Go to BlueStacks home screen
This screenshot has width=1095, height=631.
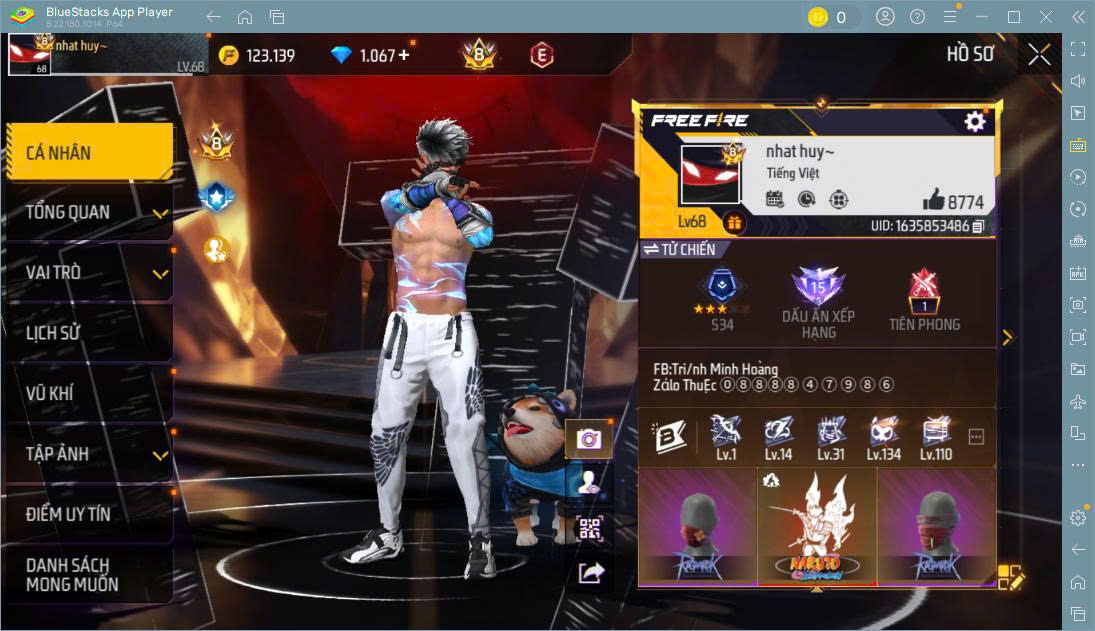coord(245,17)
